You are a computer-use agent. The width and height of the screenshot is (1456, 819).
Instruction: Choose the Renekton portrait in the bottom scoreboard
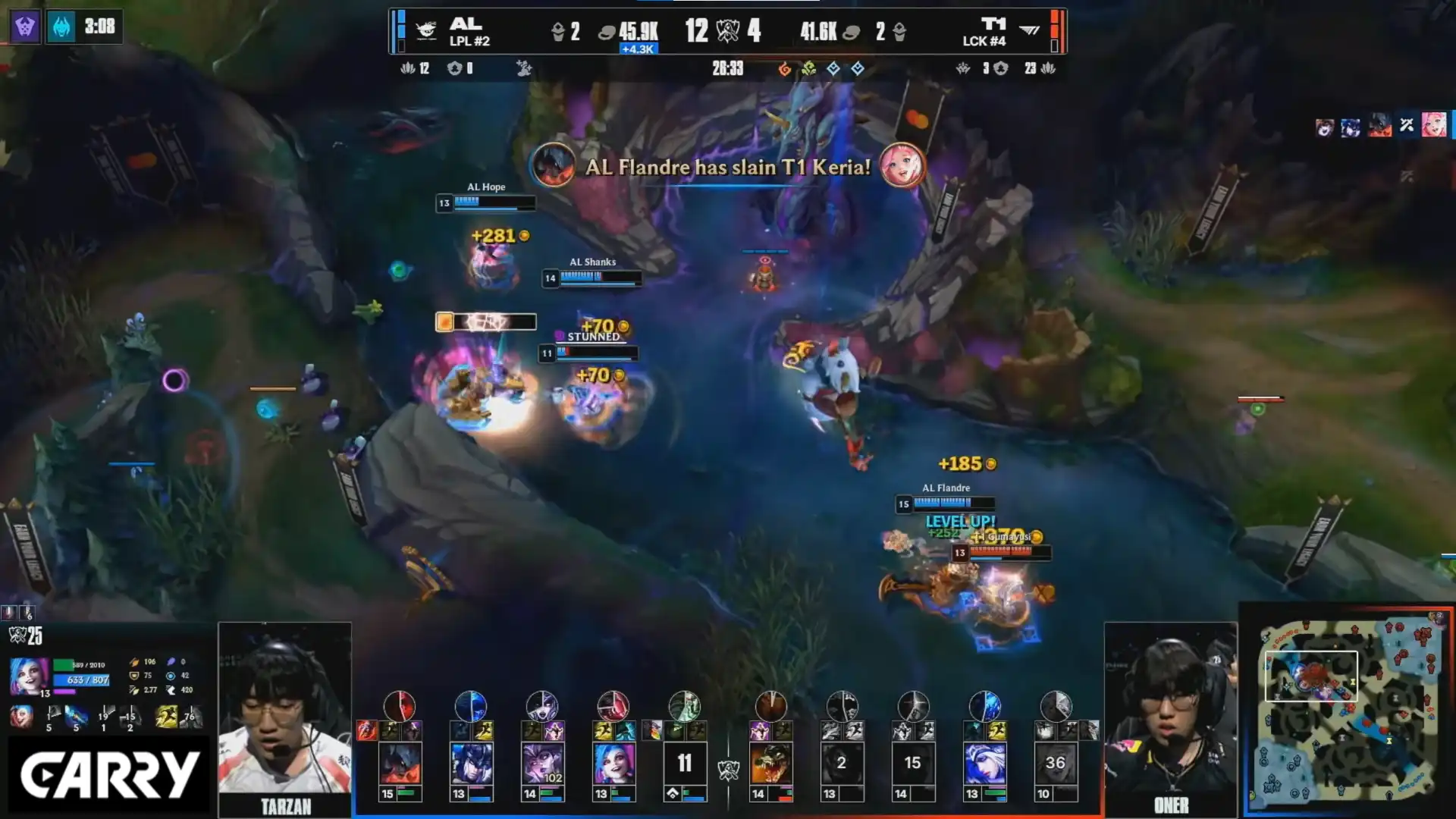coord(770,763)
